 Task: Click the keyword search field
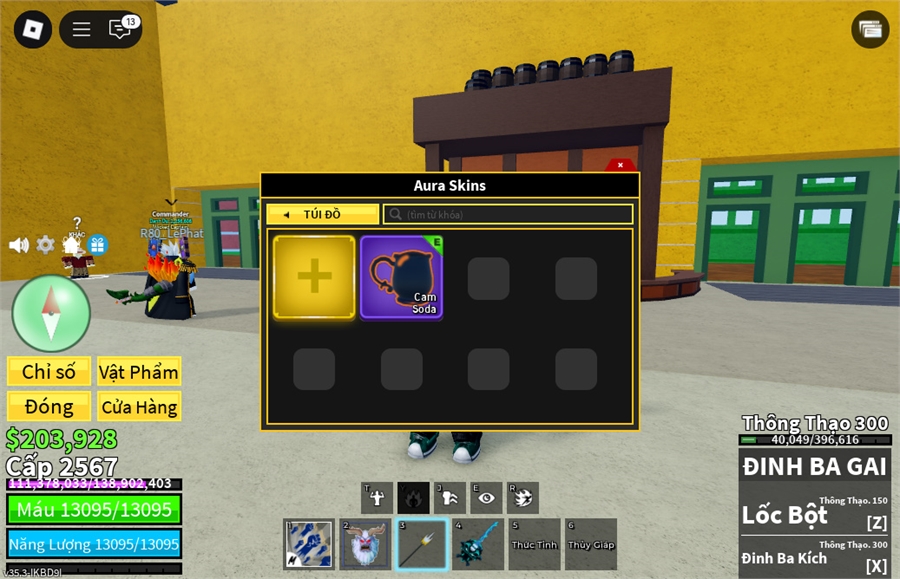[508, 214]
